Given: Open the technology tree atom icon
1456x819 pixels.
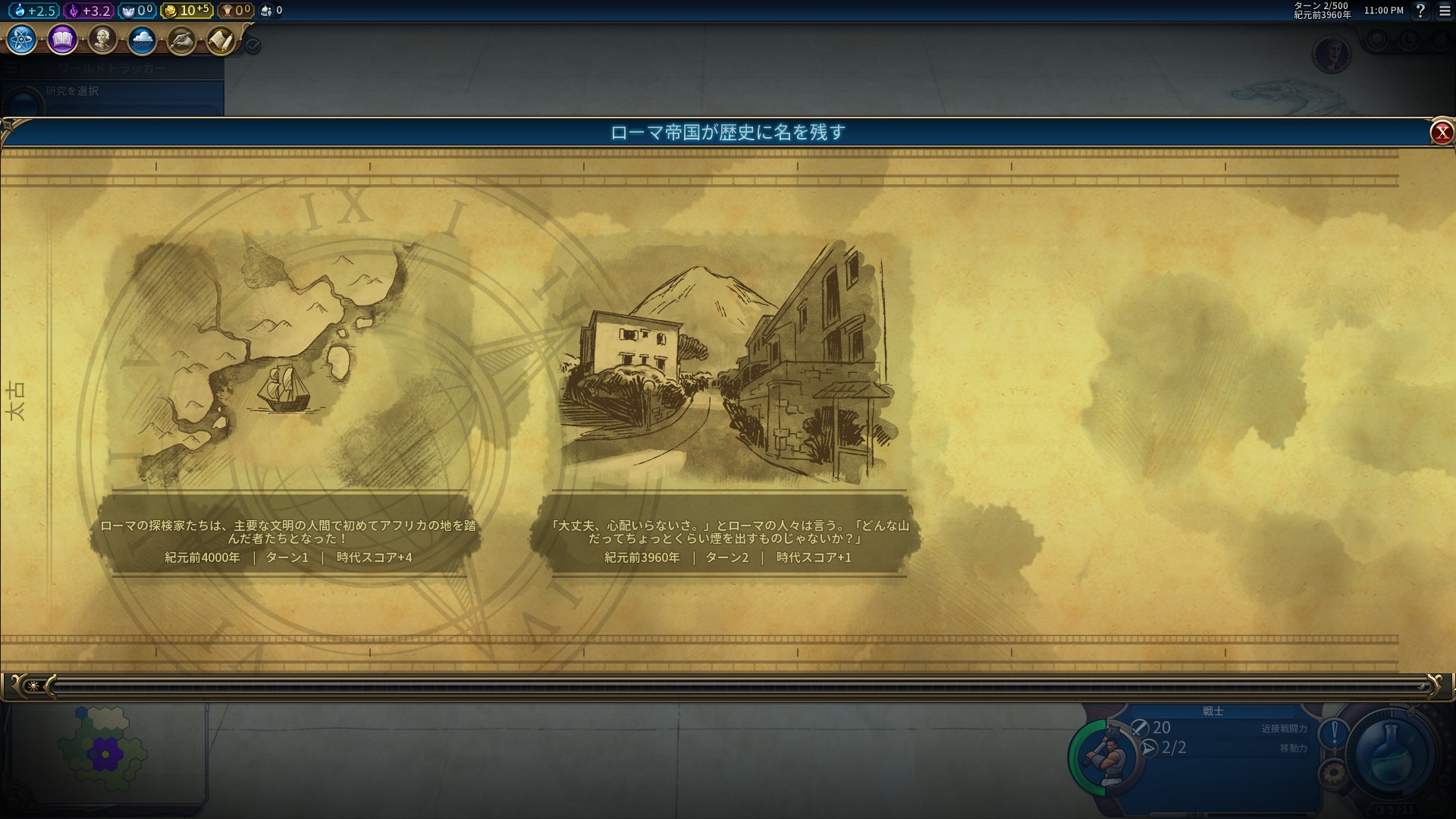Looking at the screenshot, I should click(x=22, y=39).
